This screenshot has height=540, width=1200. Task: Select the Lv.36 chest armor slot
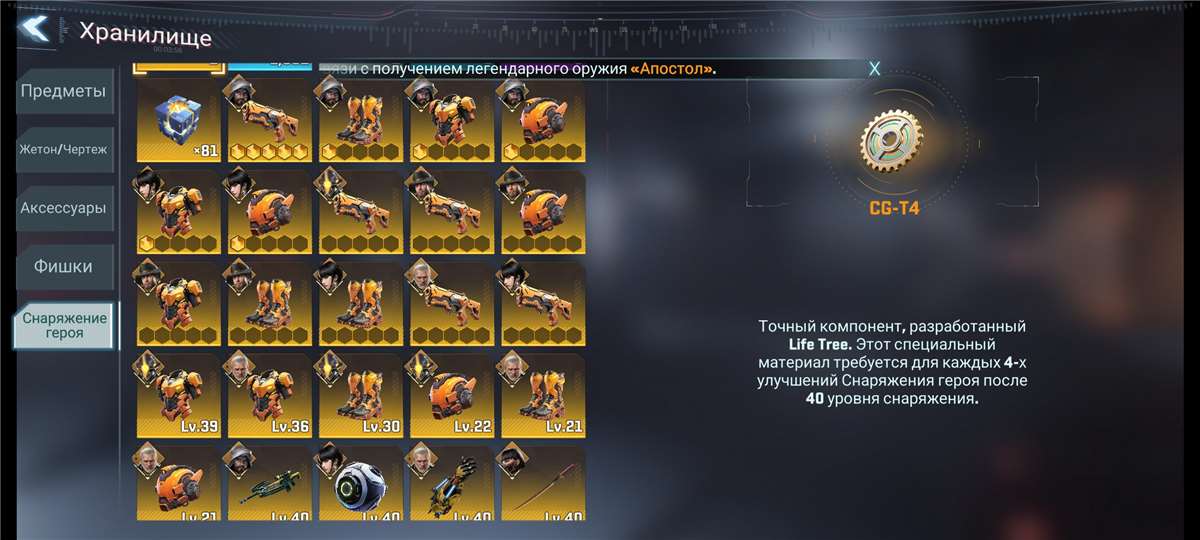[269, 395]
